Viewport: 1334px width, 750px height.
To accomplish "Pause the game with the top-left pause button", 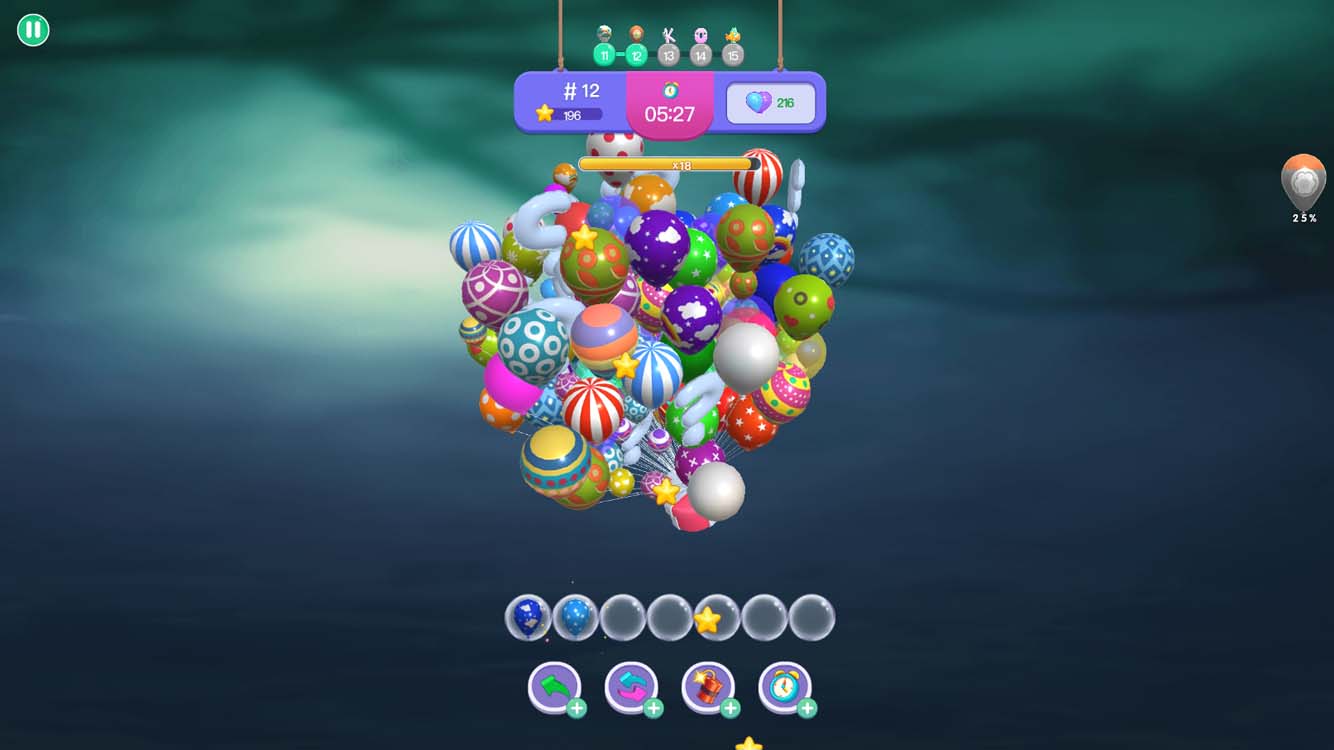I will pyautogui.click(x=31, y=31).
